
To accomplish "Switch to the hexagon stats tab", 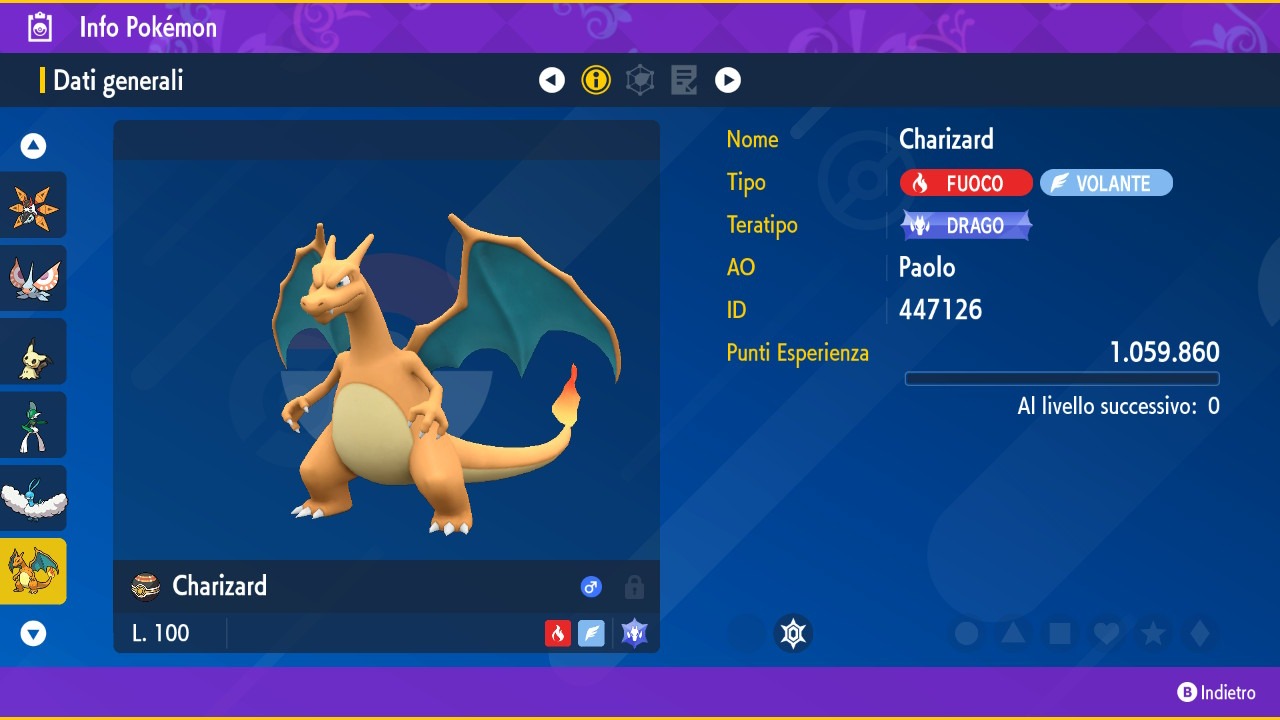I will (640, 80).
